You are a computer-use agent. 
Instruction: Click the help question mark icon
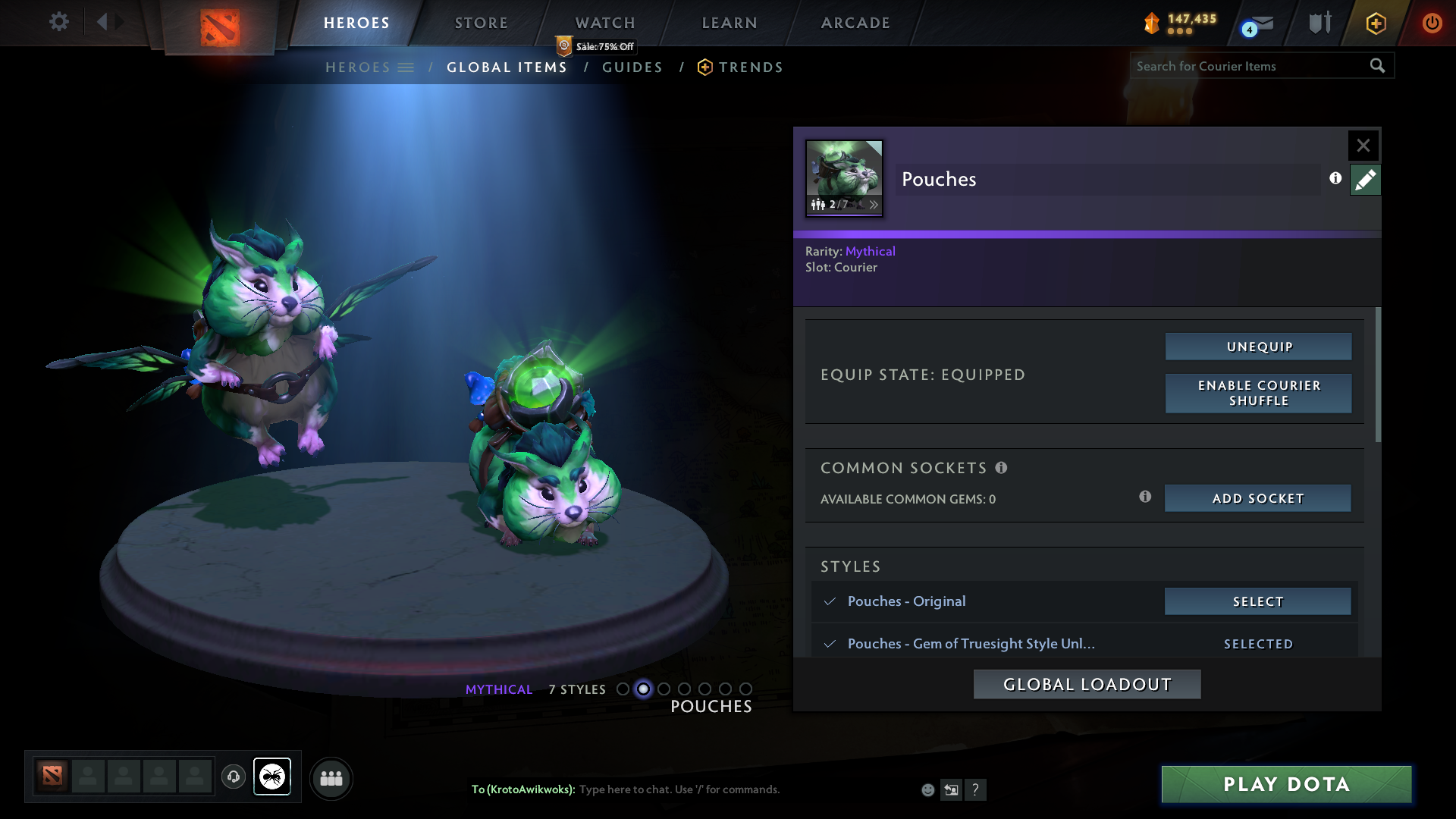(976, 789)
